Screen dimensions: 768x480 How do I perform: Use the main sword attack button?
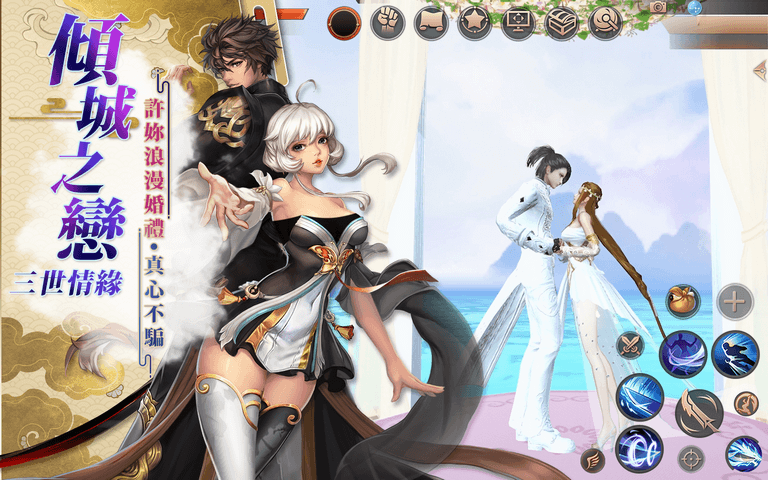698,412
